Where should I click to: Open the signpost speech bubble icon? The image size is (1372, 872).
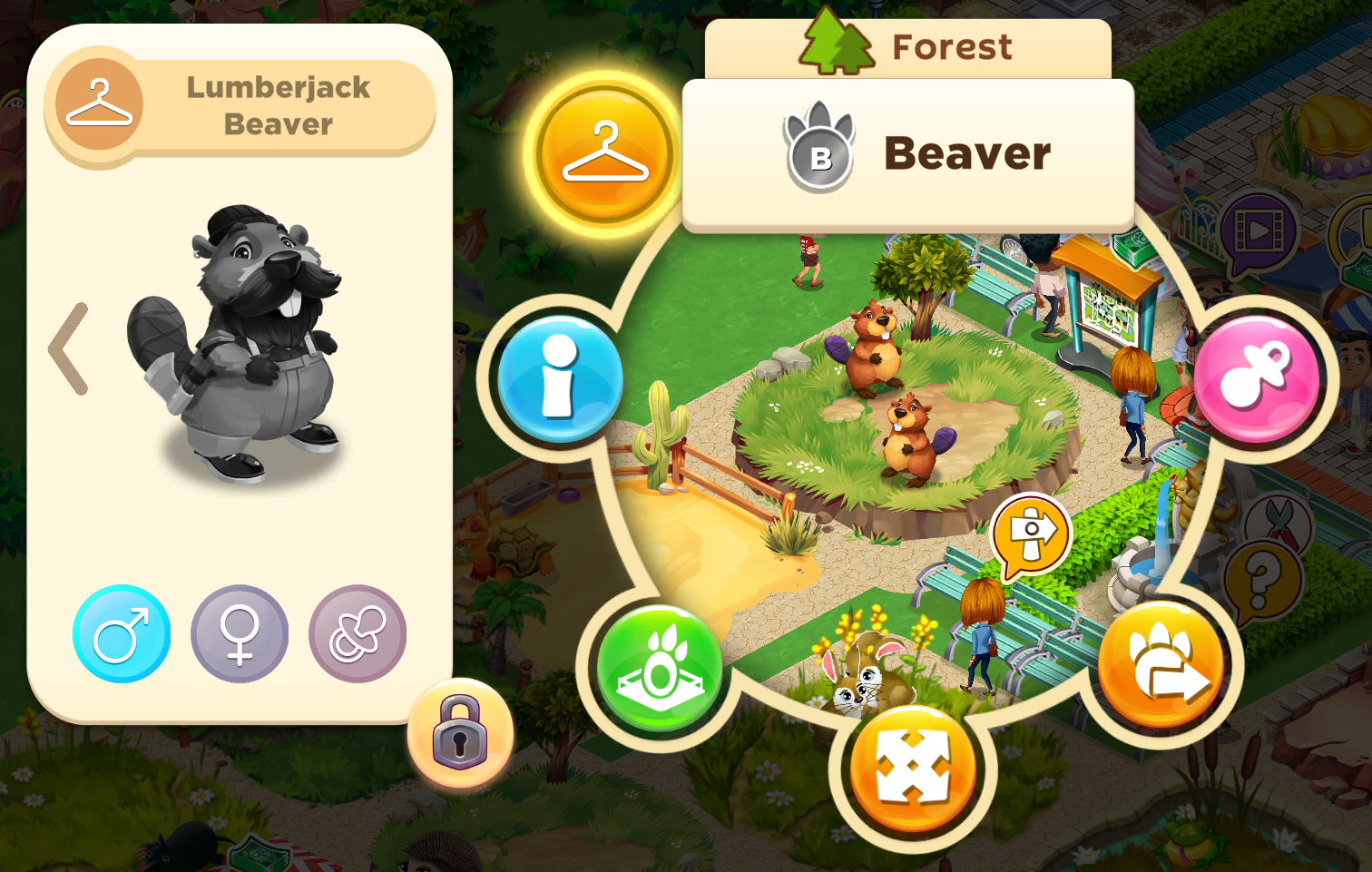click(x=1031, y=534)
